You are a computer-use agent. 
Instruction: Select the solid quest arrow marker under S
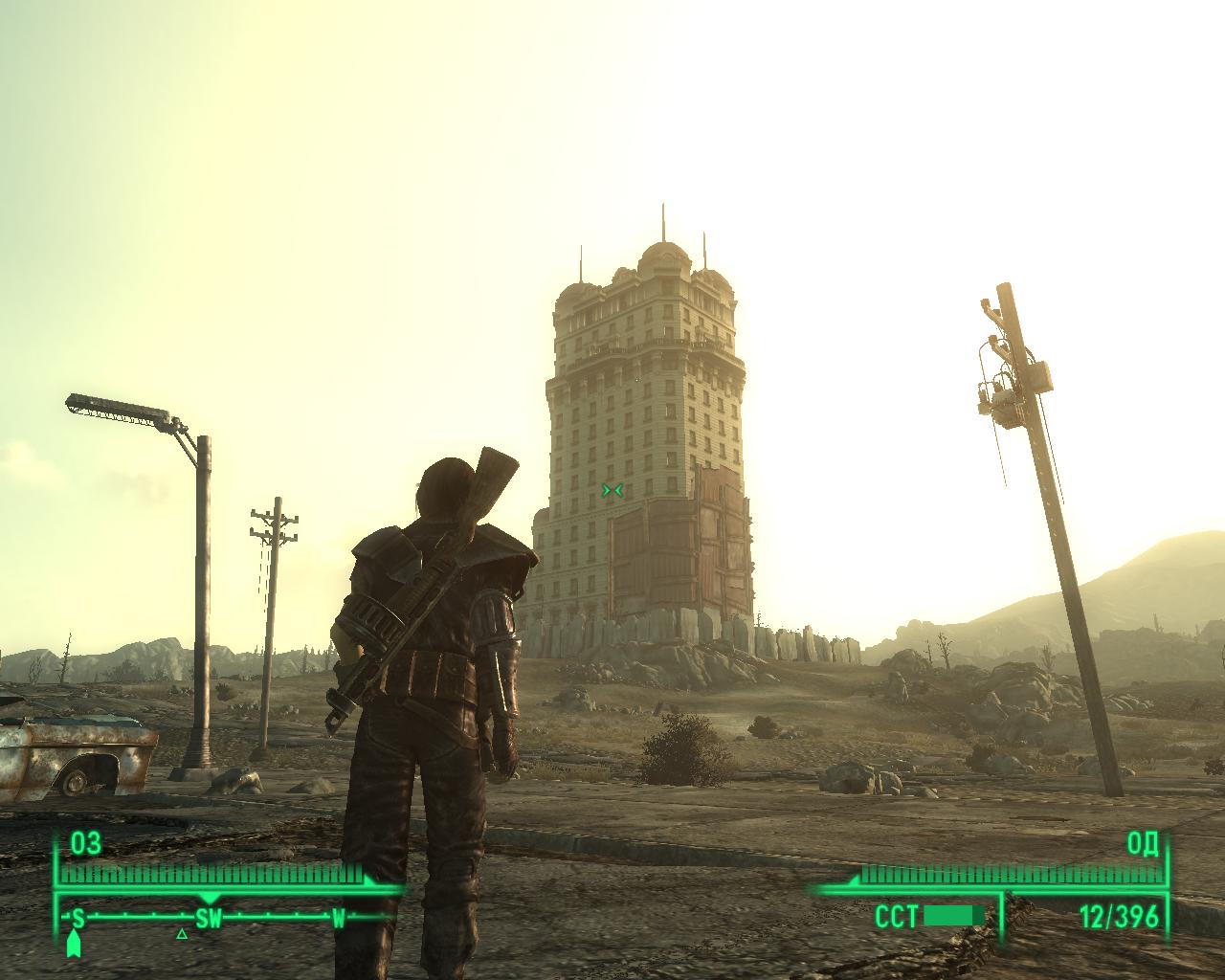(x=75, y=944)
